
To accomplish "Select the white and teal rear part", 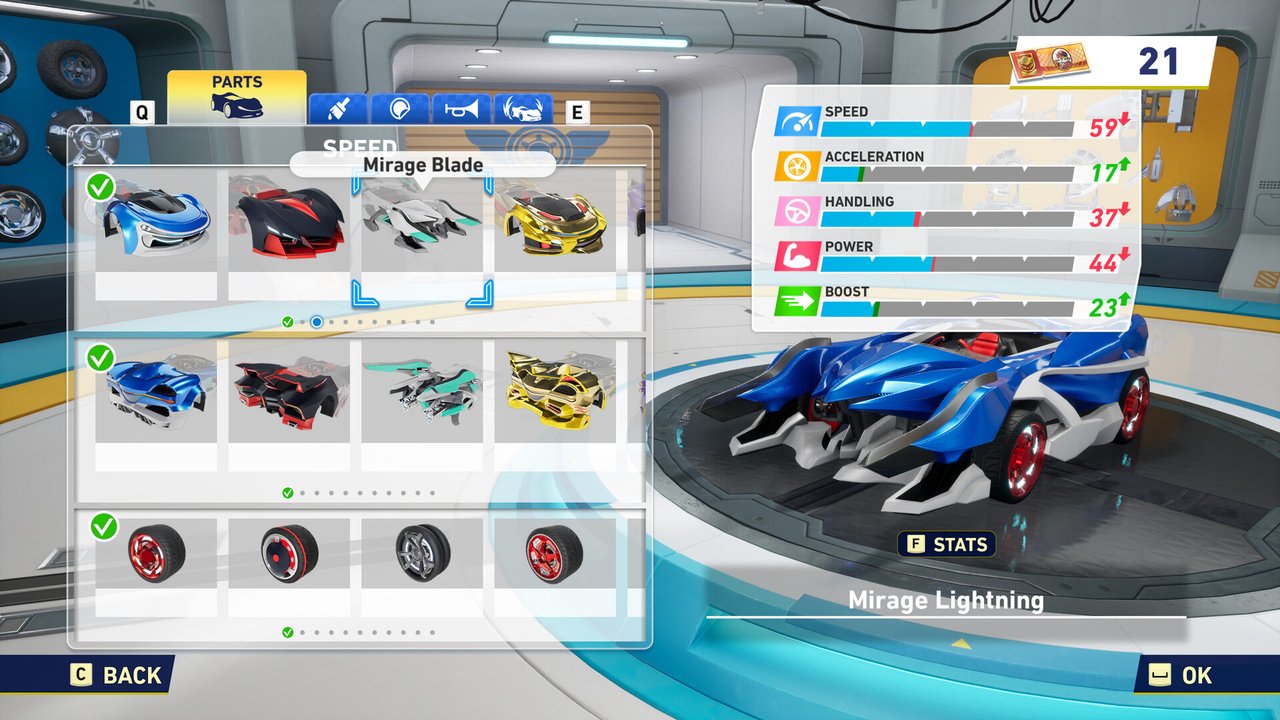I will 422,392.
